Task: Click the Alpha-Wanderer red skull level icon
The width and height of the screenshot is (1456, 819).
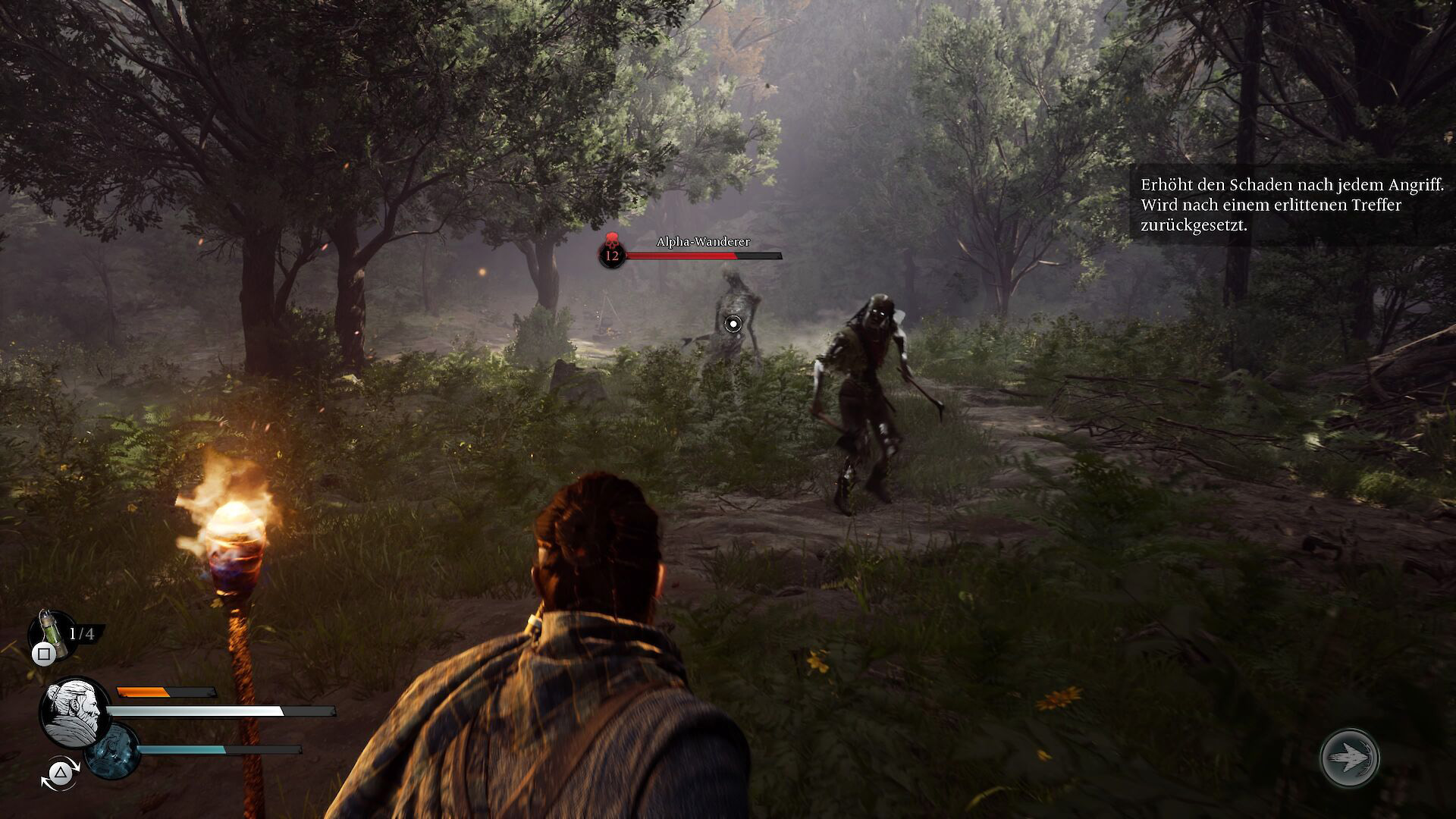Action: 611,251
